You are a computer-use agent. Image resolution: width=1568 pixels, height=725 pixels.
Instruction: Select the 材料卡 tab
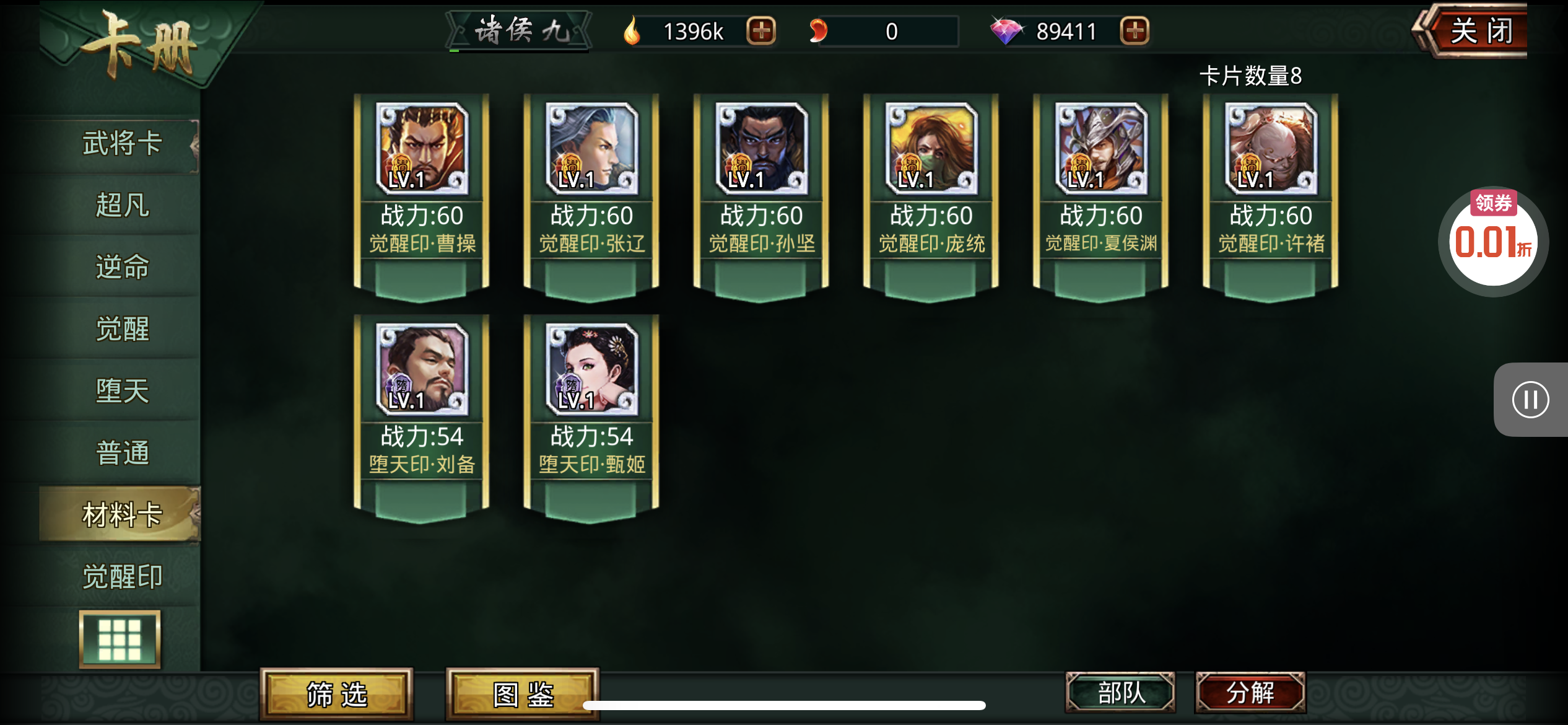click(x=122, y=515)
